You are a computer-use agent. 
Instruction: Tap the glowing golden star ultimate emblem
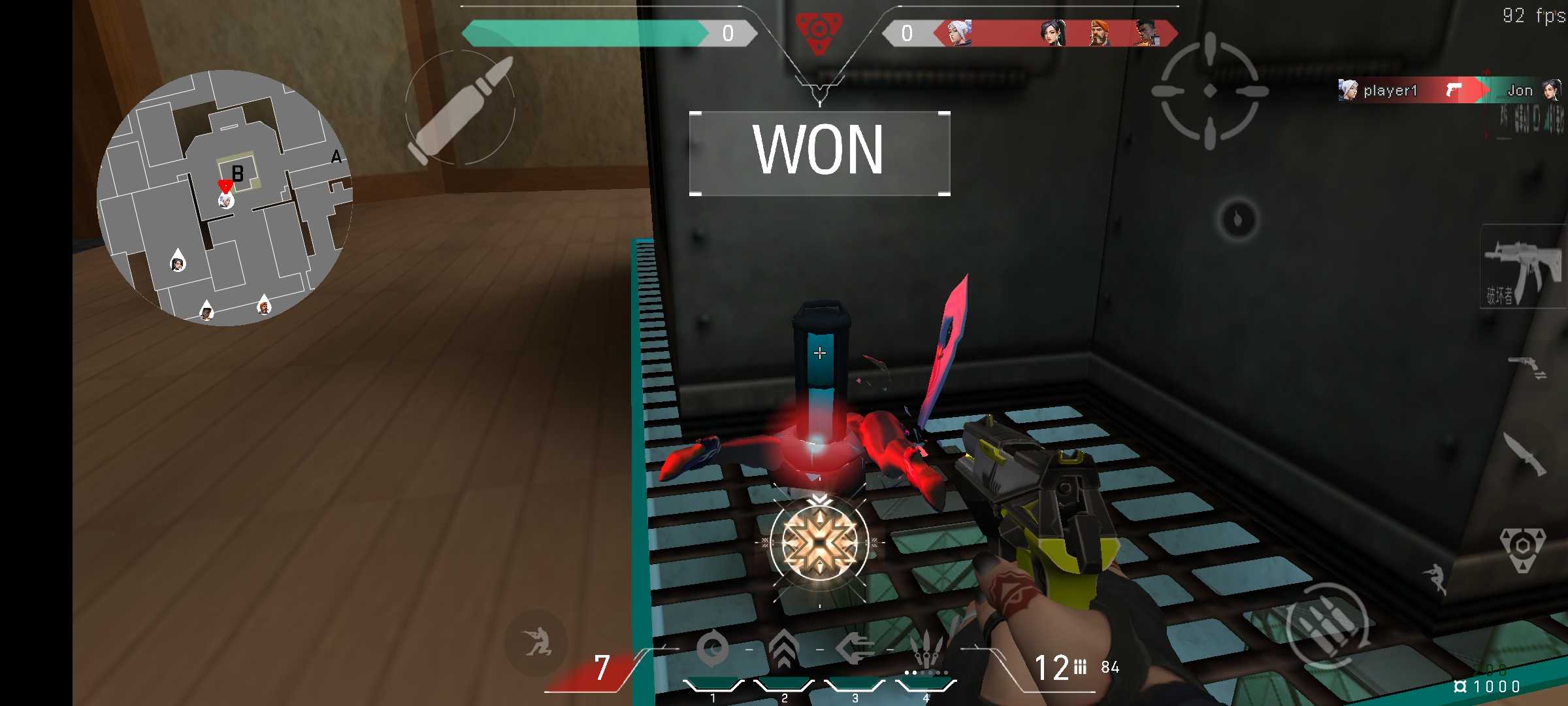click(x=819, y=543)
